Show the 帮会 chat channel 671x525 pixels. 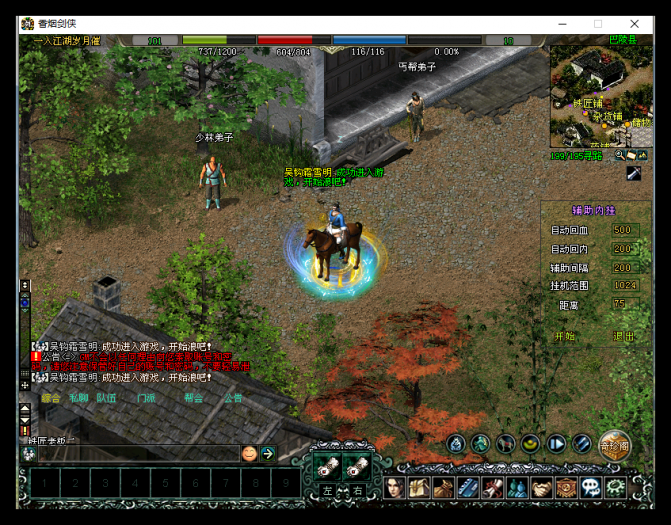(193, 397)
